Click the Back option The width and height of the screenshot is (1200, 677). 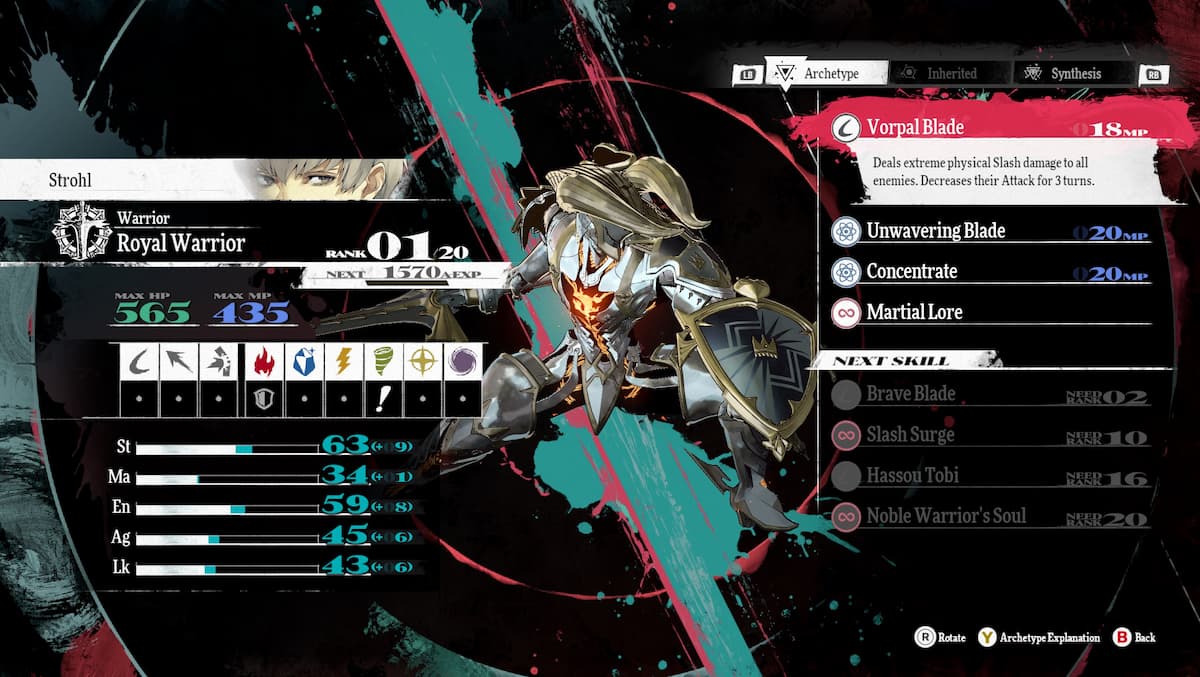click(x=1134, y=637)
